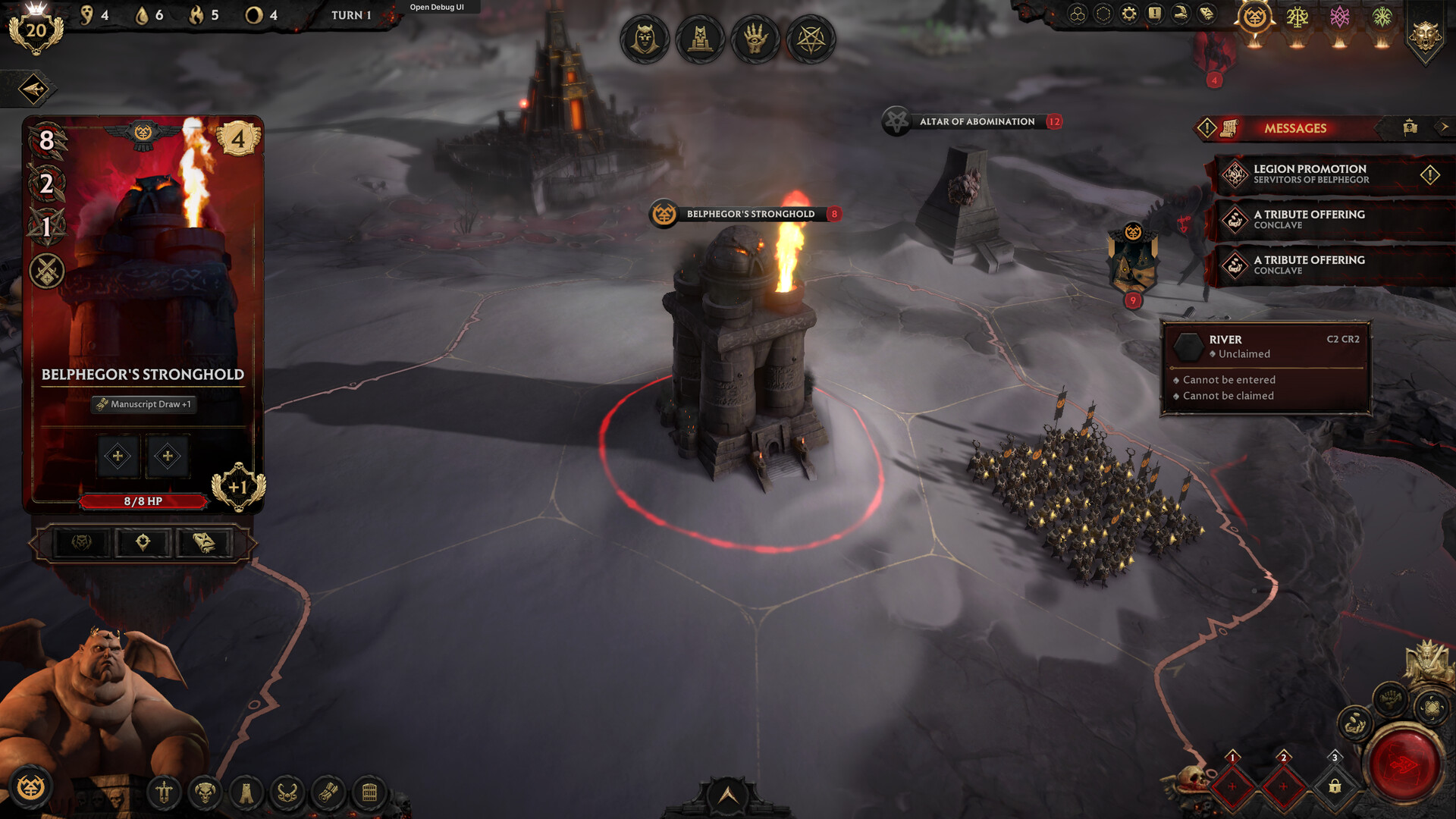Image resolution: width=1456 pixels, height=819 pixels.
Task: Select the Belphegor's Stronghold map label
Action: [750, 215]
